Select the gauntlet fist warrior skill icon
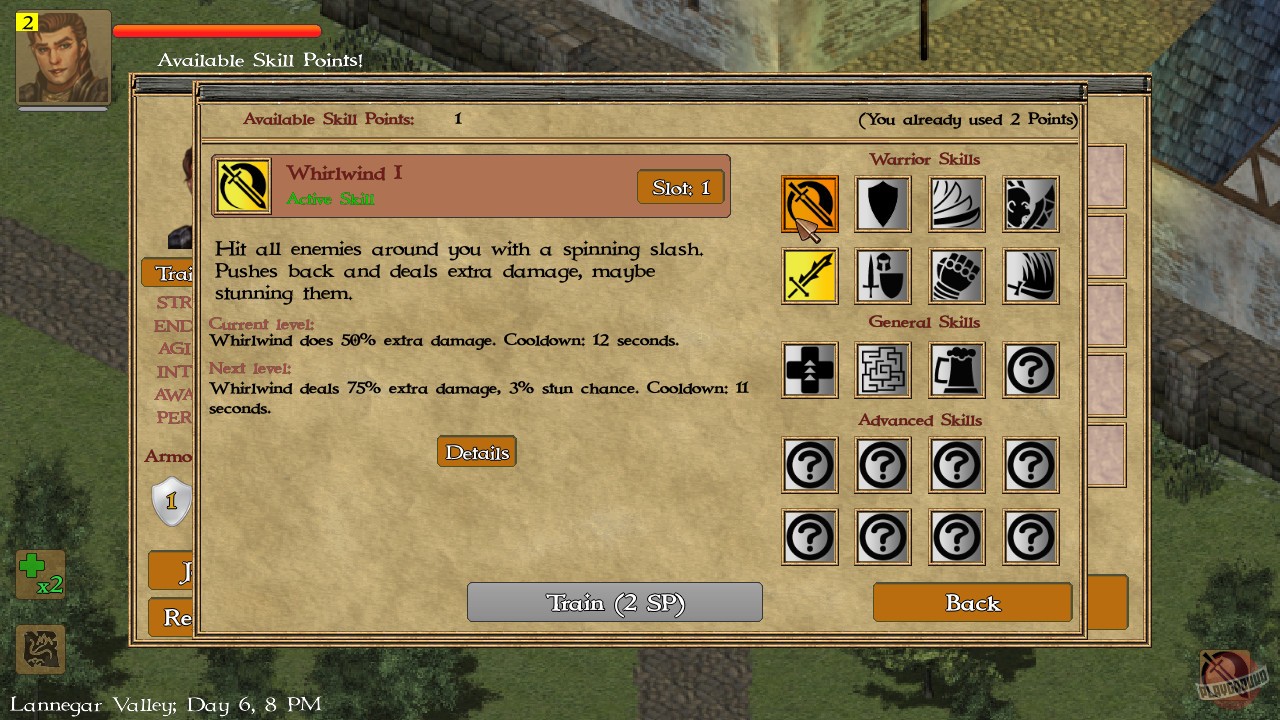The width and height of the screenshot is (1280, 720). click(x=956, y=276)
